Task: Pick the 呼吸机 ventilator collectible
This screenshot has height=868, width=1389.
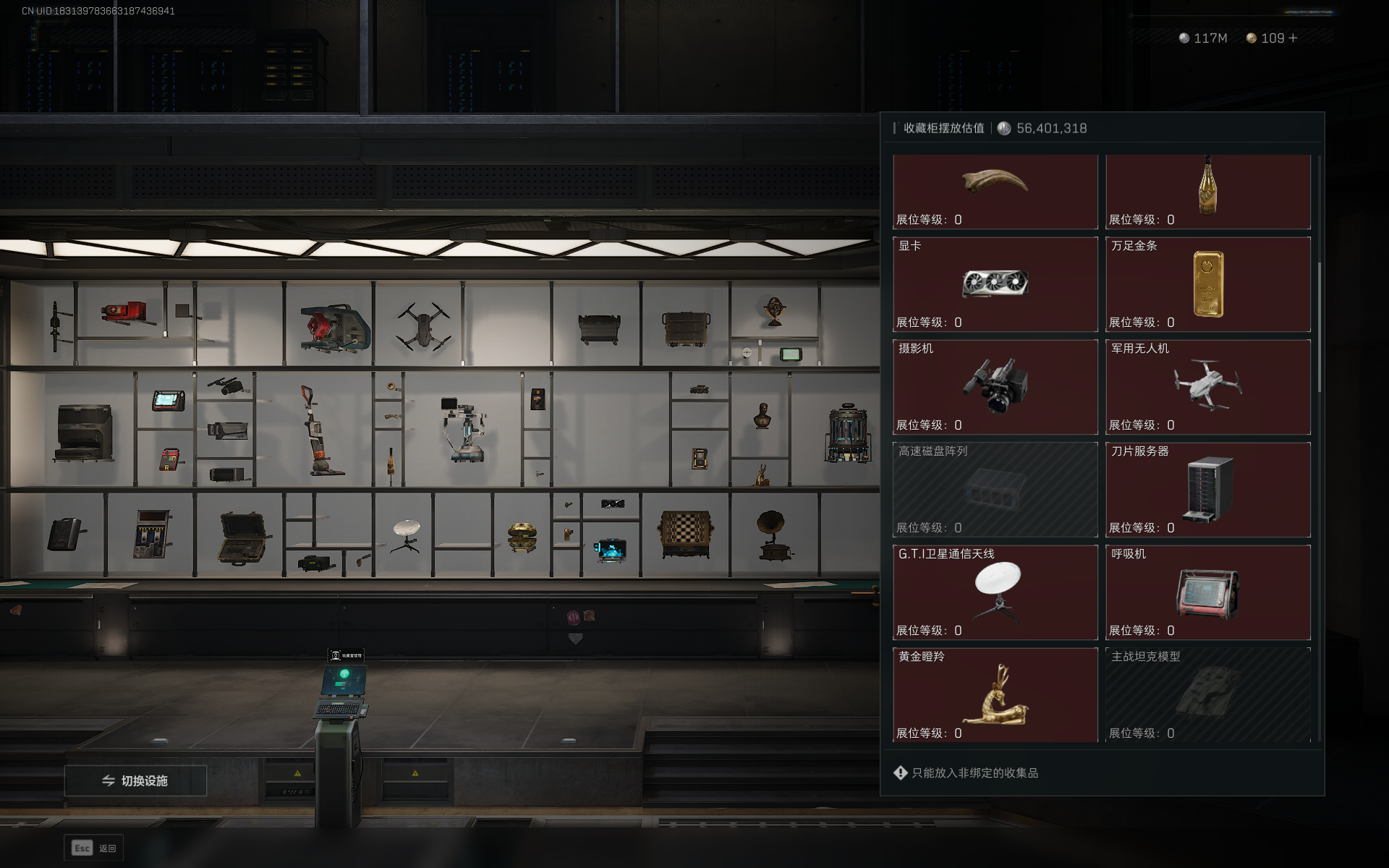Action: [1208, 592]
